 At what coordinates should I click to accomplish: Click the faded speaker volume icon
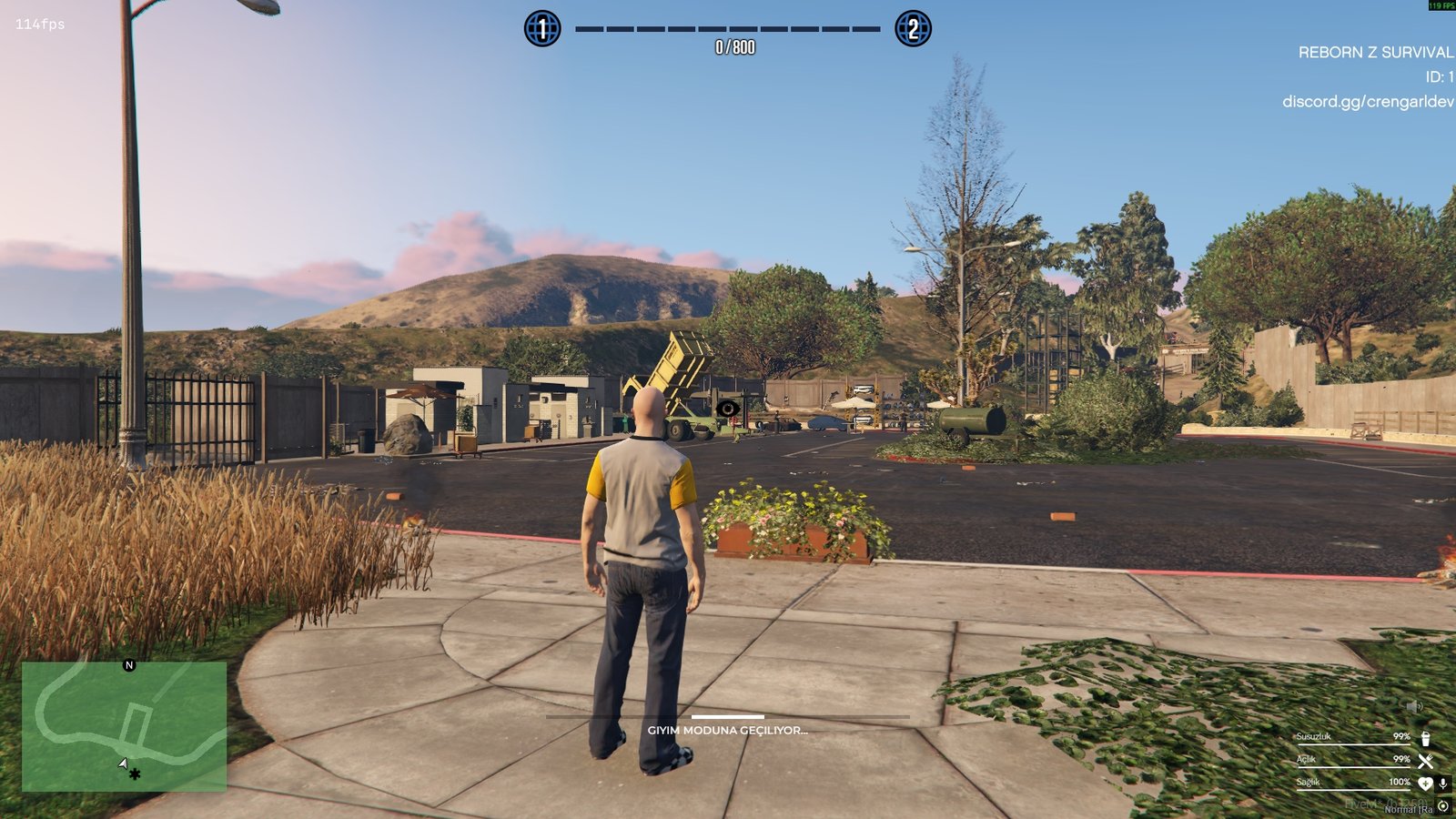[x=1413, y=706]
